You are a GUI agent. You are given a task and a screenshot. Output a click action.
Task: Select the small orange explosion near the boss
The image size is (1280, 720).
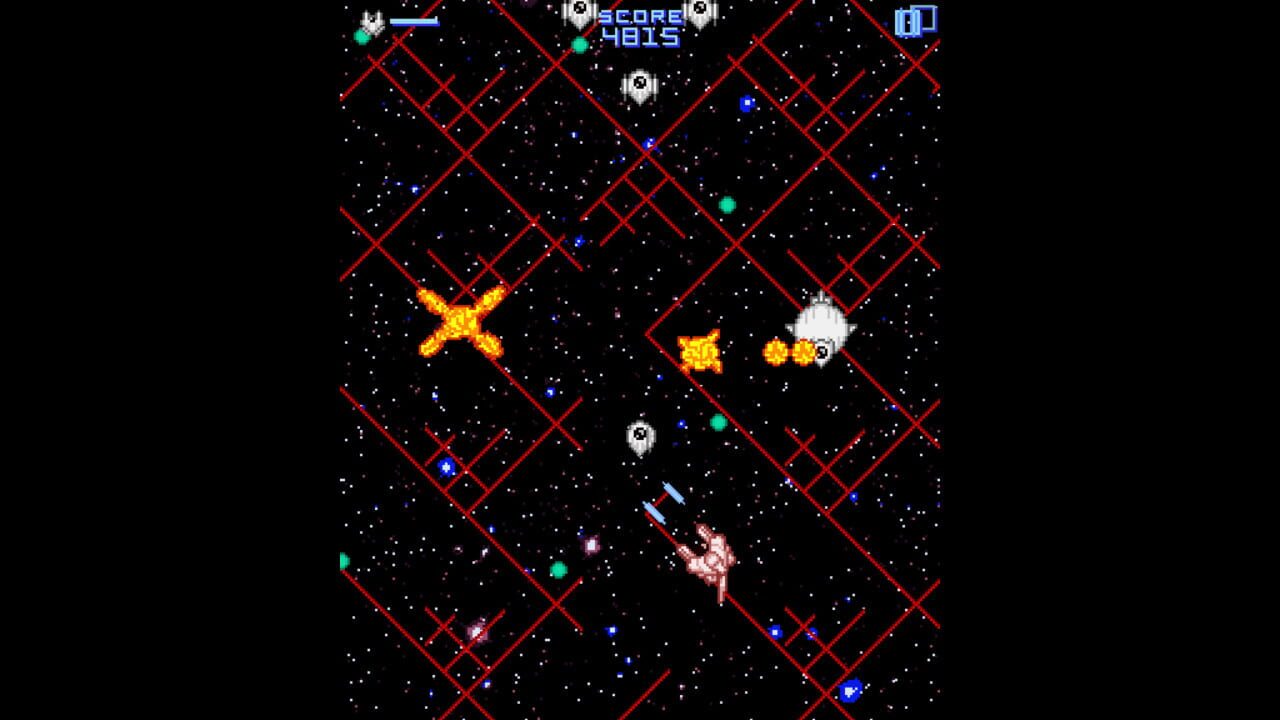pos(699,352)
